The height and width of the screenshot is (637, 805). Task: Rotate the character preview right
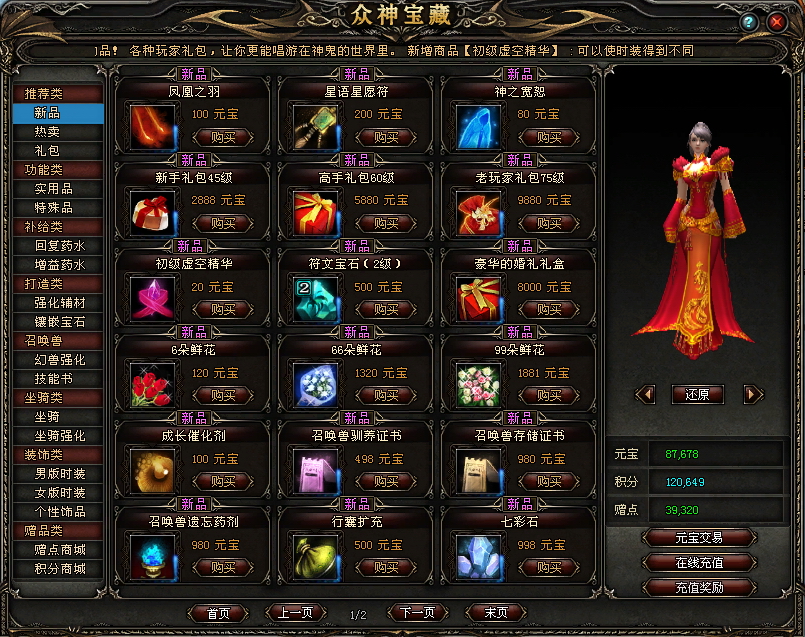pos(752,395)
